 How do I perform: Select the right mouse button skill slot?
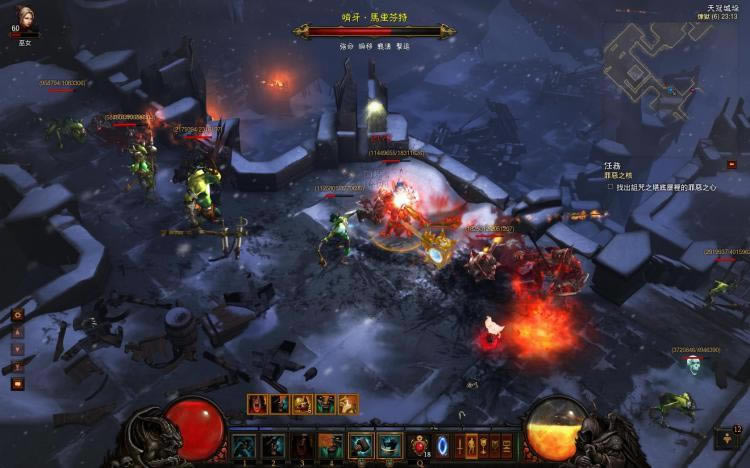tap(390, 445)
